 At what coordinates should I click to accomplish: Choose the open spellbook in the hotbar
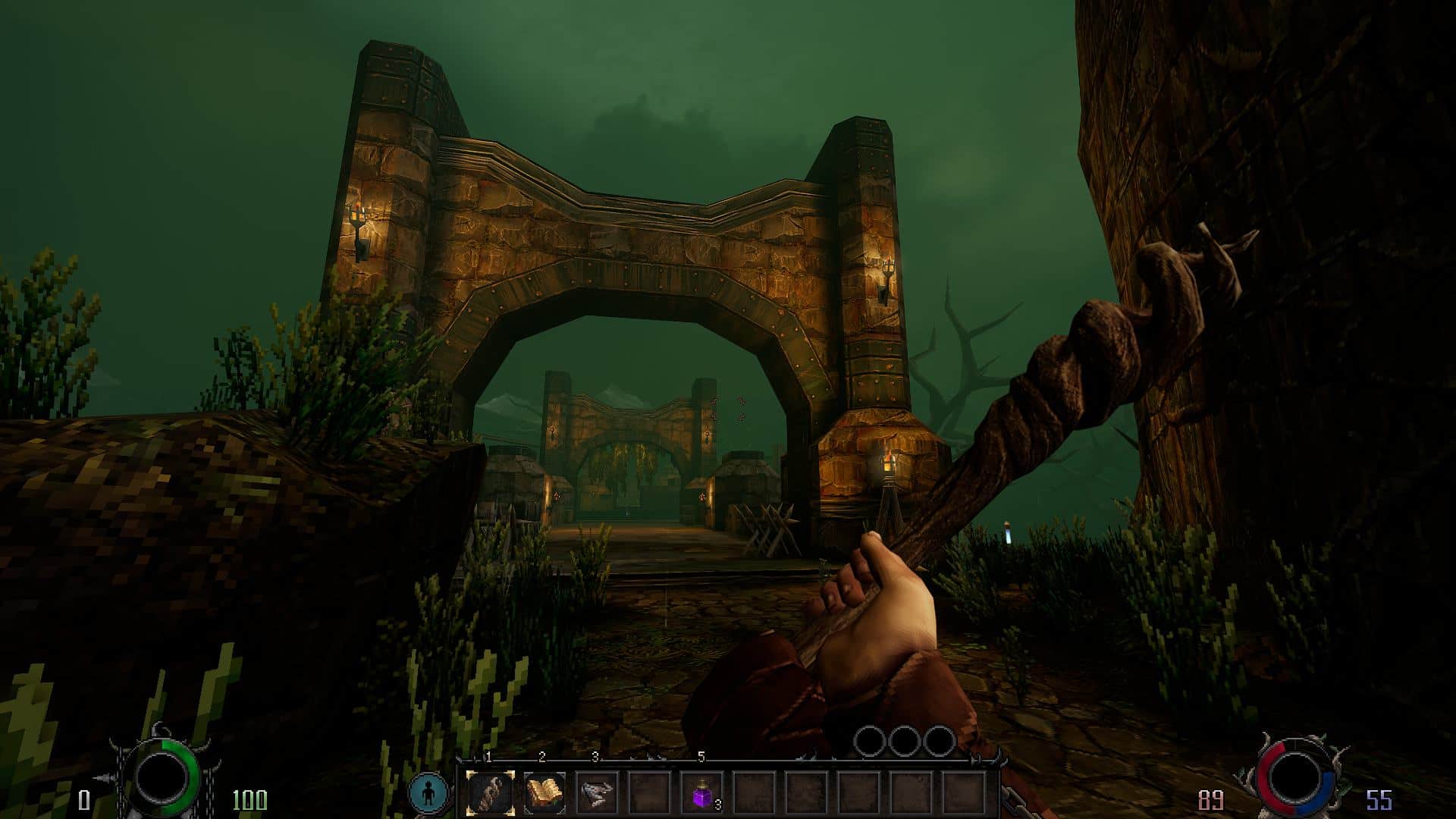(544, 794)
